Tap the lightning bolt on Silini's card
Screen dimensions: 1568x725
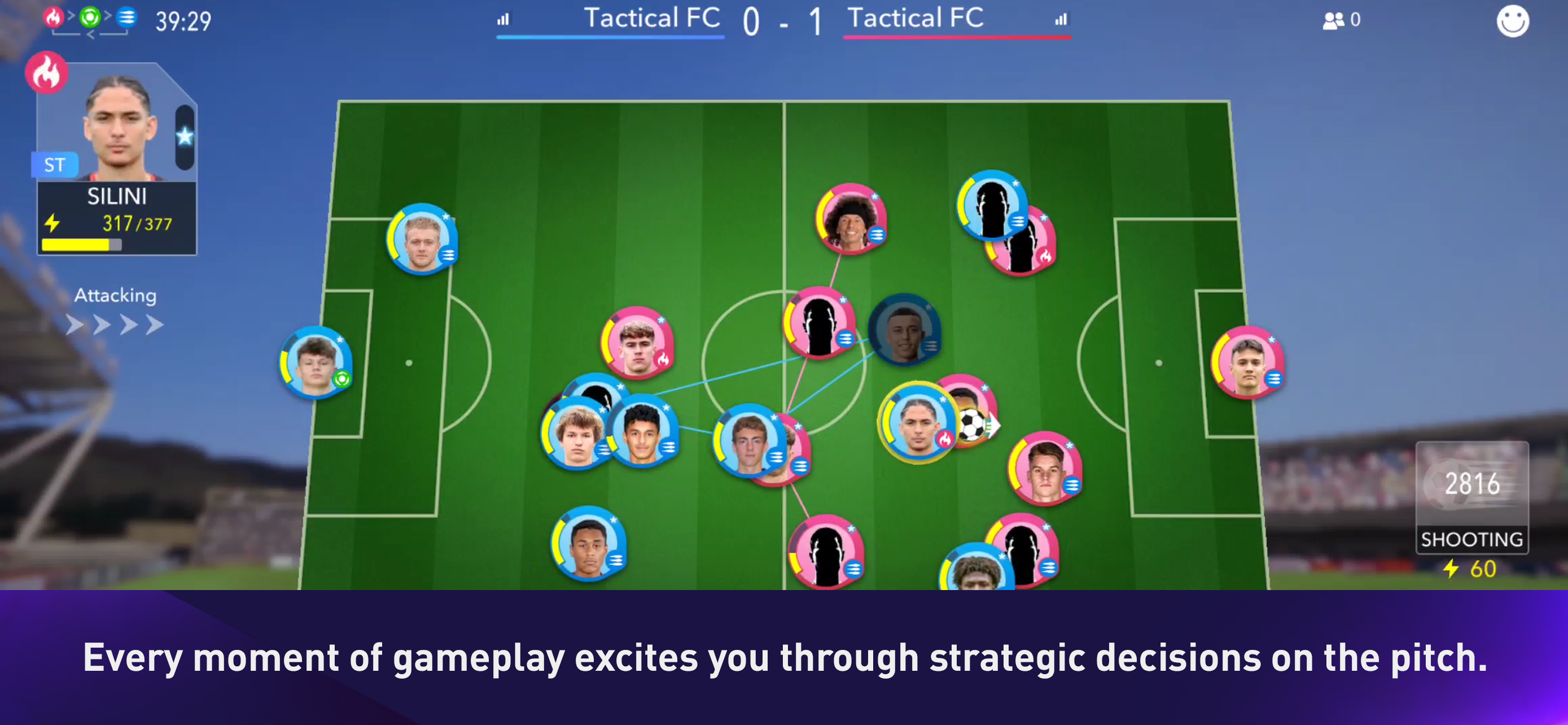[x=54, y=225]
